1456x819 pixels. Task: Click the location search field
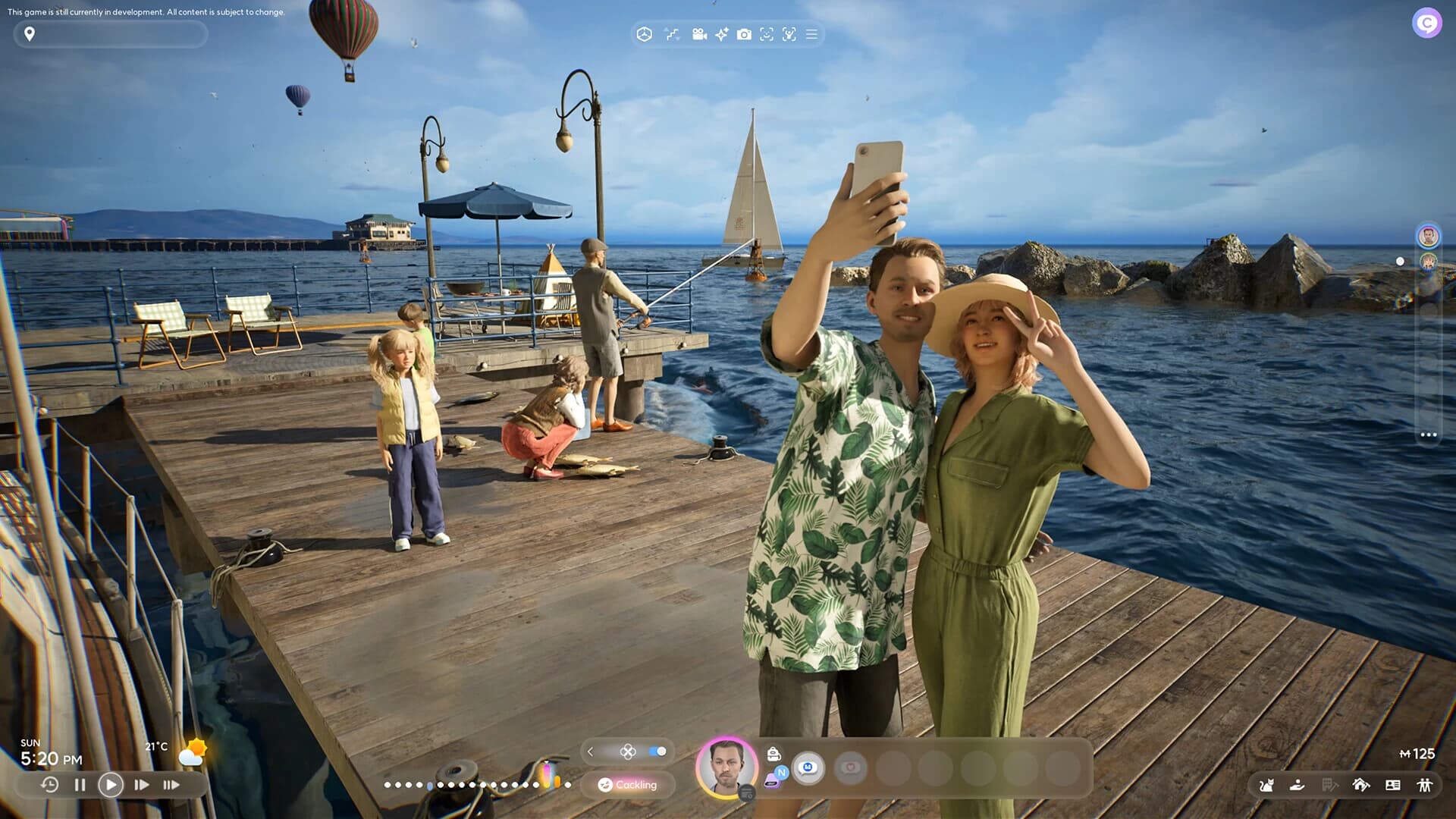pyautogui.click(x=110, y=34)
